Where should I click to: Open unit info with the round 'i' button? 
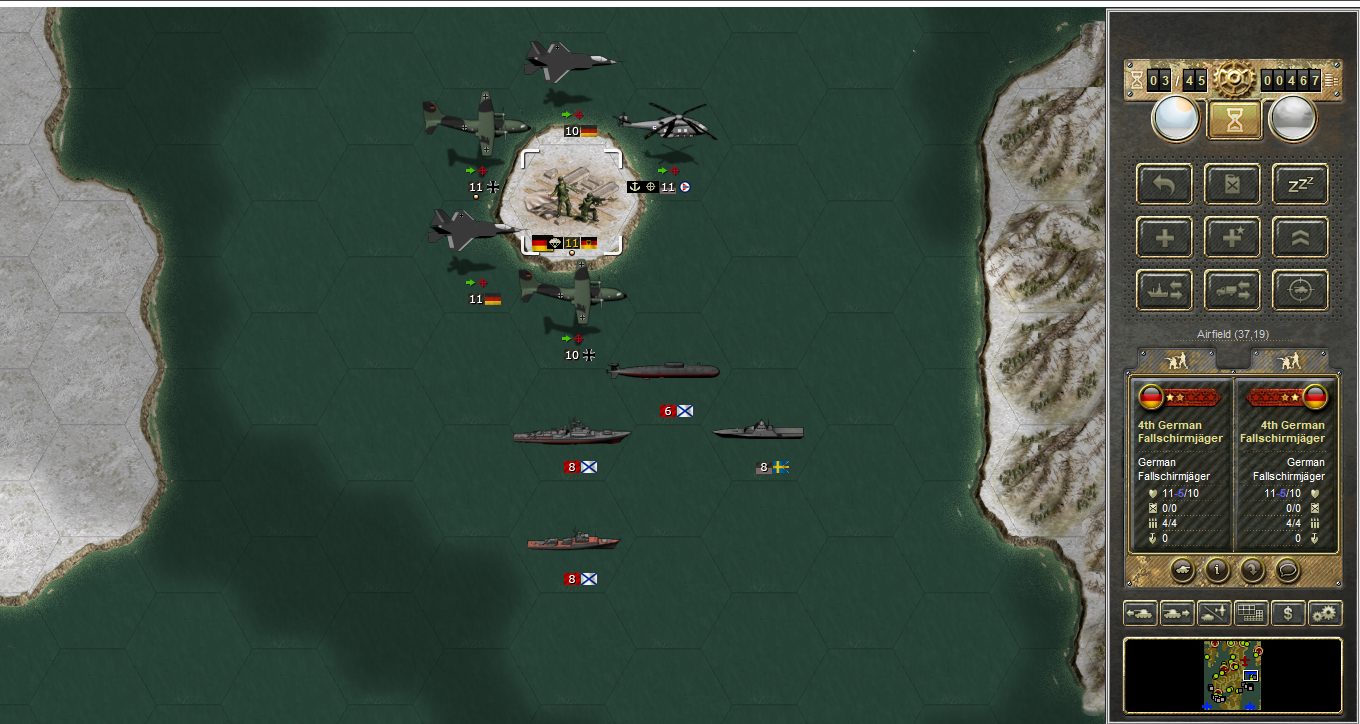point(1216,570)
